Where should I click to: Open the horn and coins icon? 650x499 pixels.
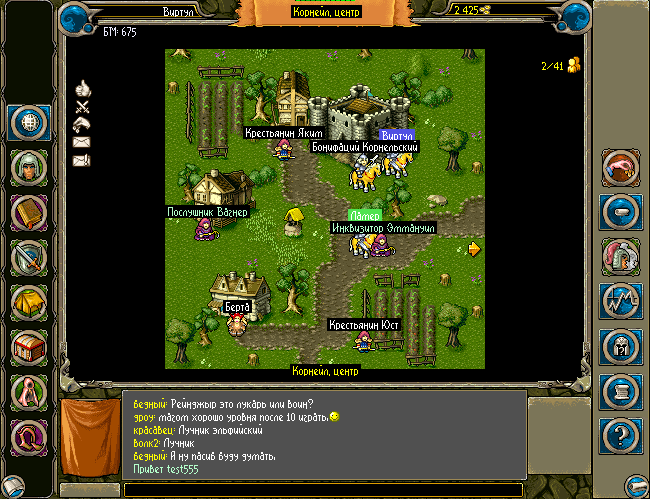click(x=620, y=167)
